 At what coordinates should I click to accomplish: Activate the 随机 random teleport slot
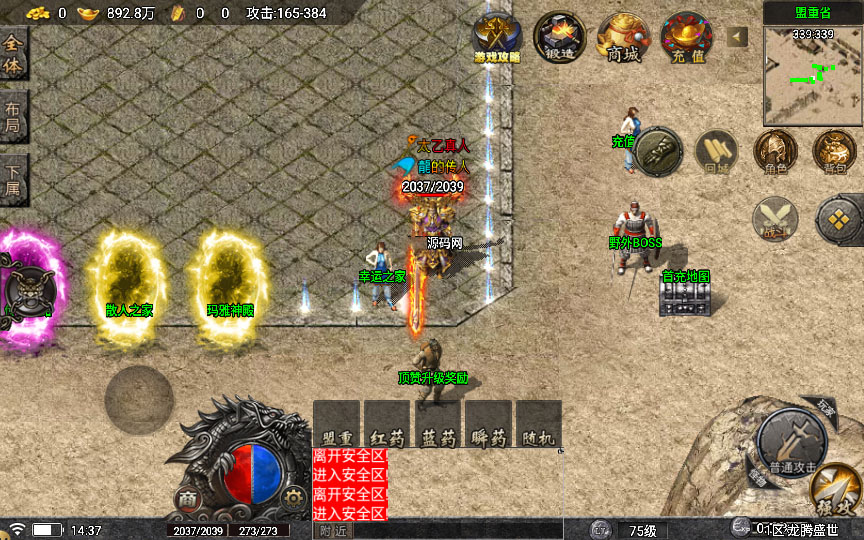click(x=537, y=425)
